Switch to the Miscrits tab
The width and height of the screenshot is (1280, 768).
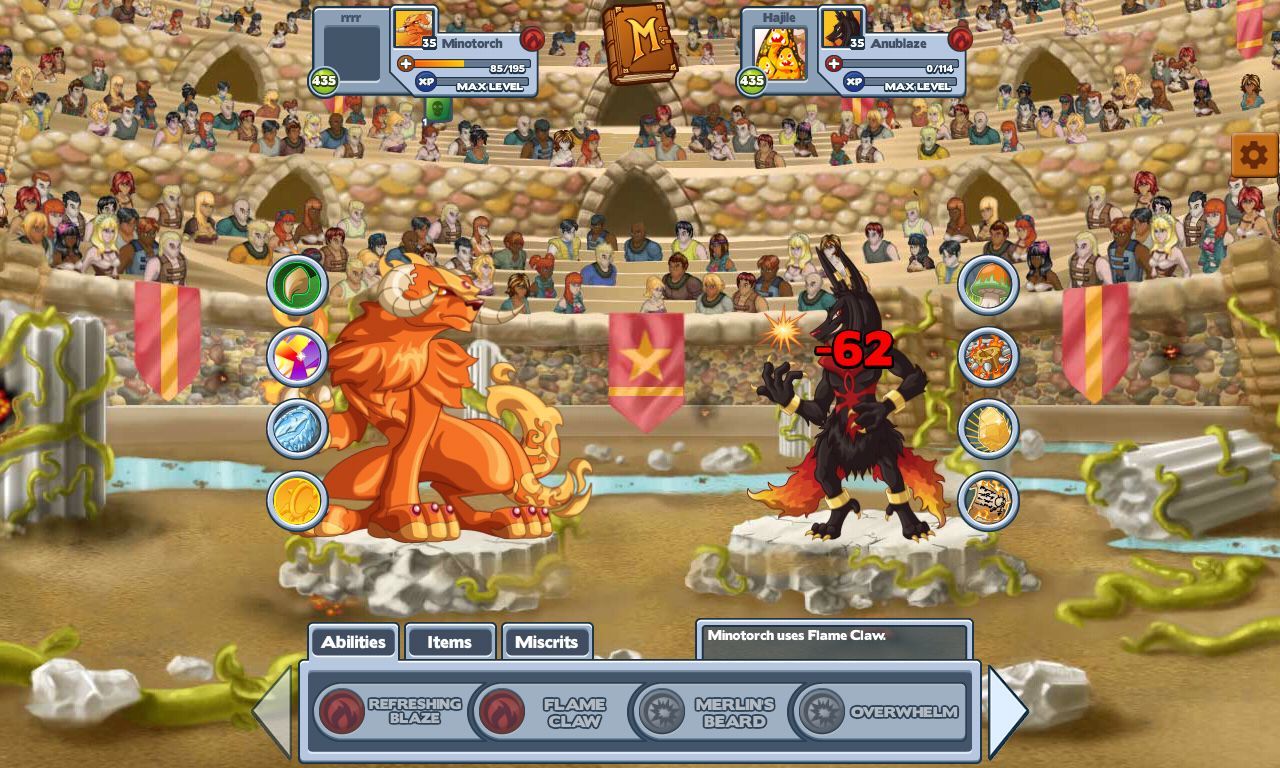pos(548,642)
